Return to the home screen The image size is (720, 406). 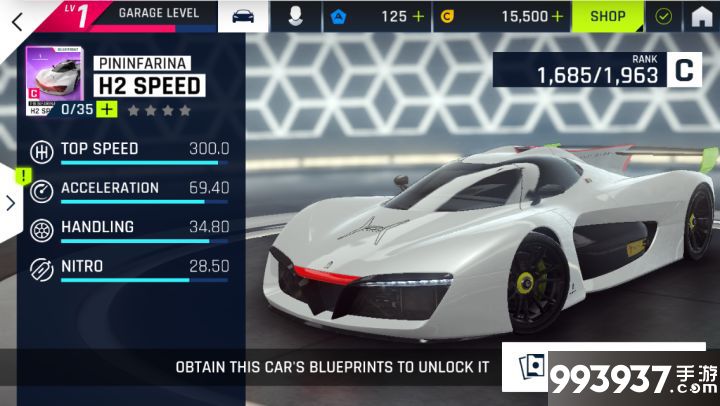point(702,16)
